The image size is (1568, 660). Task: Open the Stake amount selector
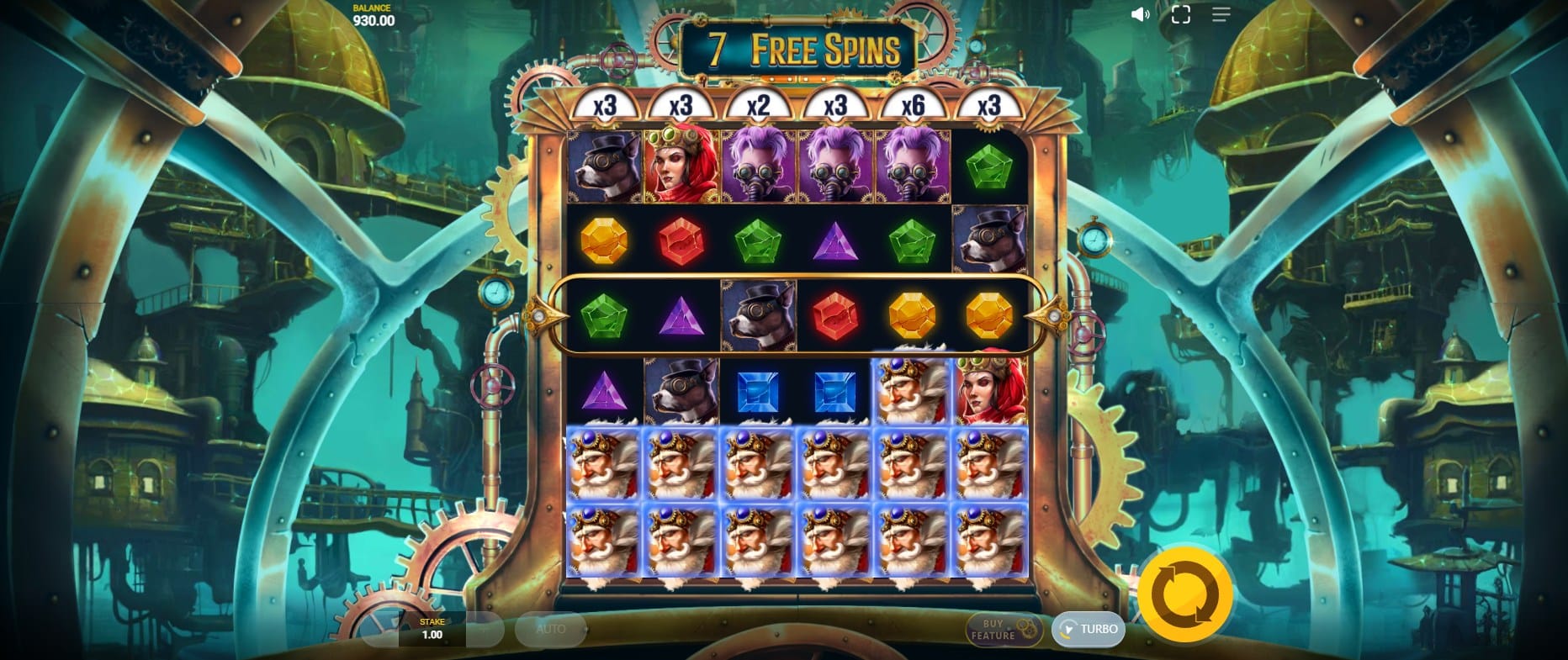pyautogui.click(x=432, y=629)
